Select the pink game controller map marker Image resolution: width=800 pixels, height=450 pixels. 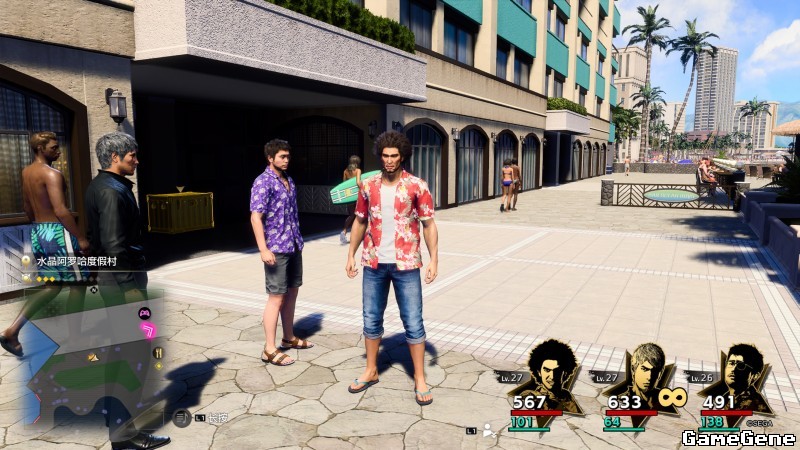coord(144,312)
